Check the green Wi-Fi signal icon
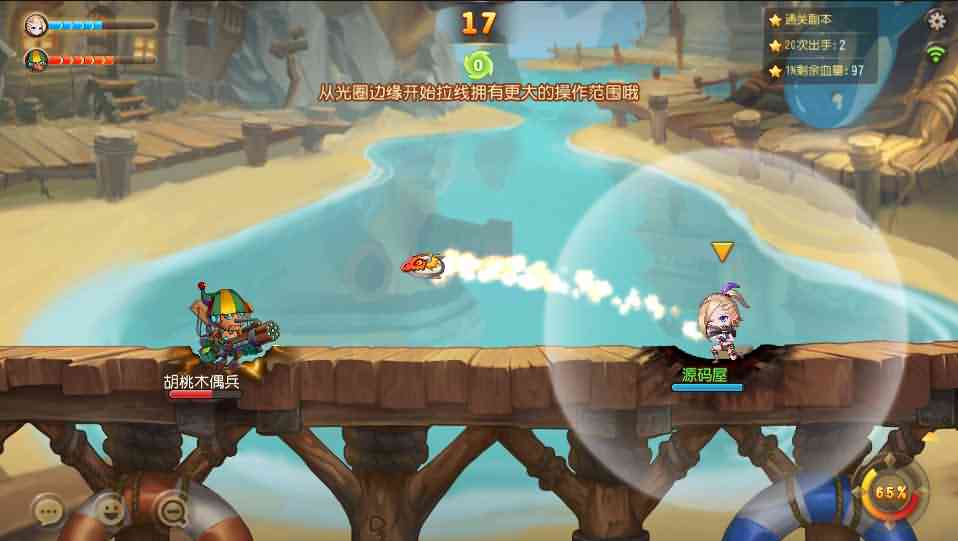This screenshot has width=958, height=541. pyautogui.click(x=936, y=52)
